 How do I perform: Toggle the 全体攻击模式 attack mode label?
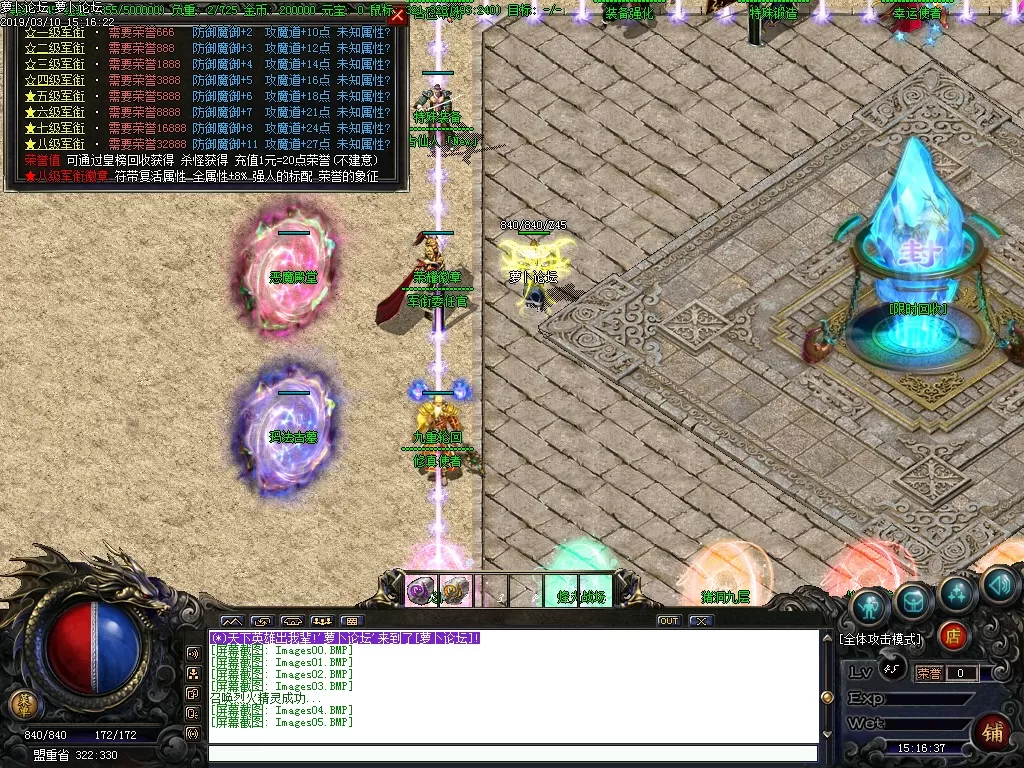pyautogui.click(x=881, y=638)
